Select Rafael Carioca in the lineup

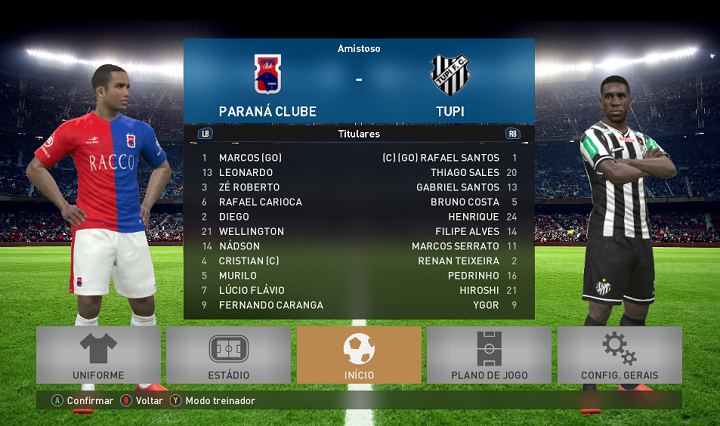[x=260, y=202]
